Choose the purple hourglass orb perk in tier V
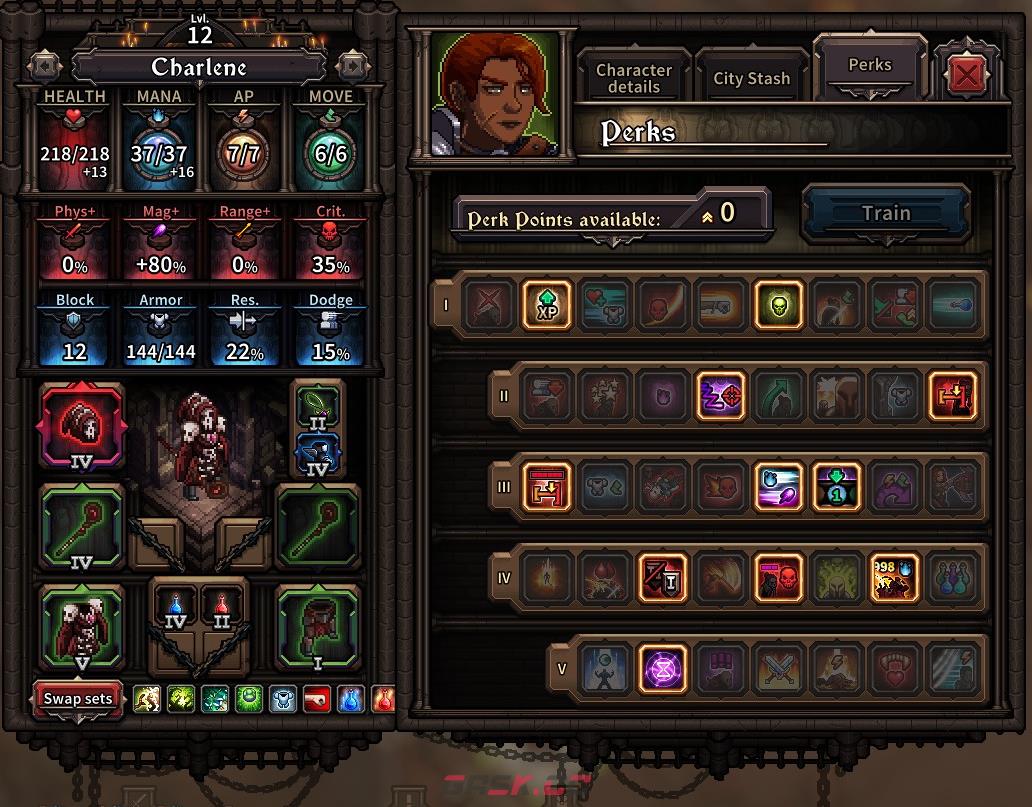 pos(662,669)
